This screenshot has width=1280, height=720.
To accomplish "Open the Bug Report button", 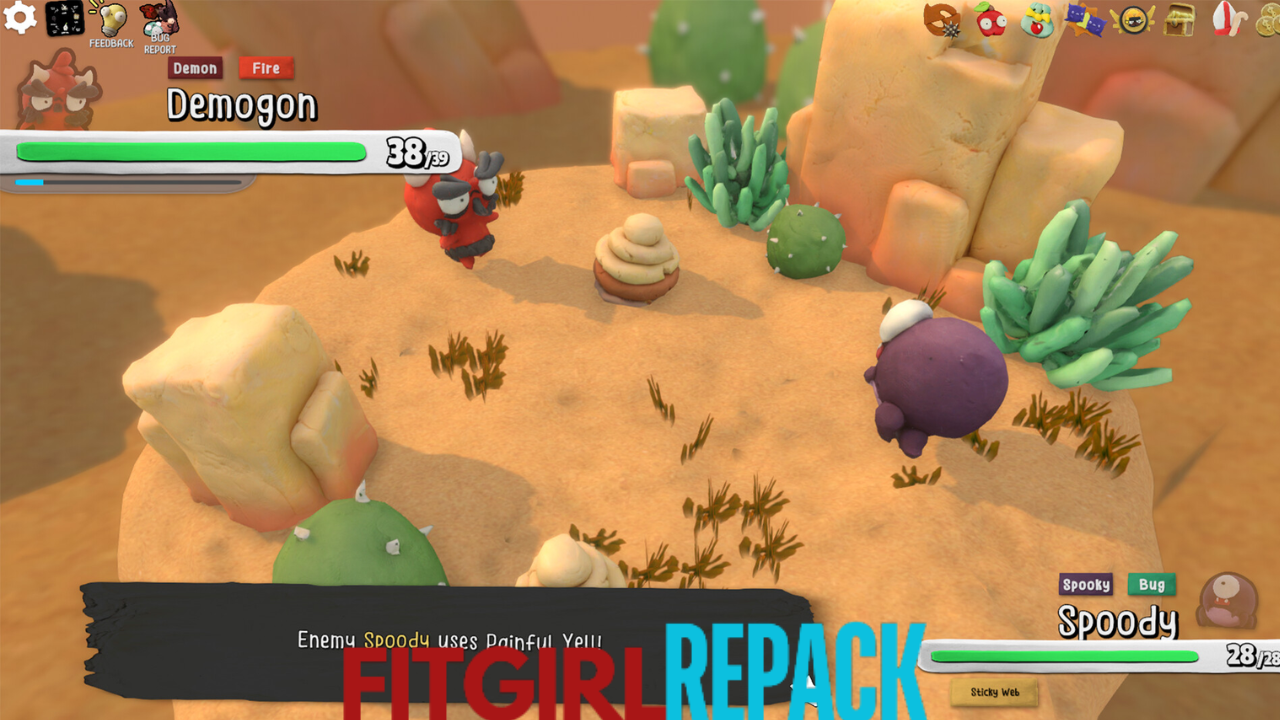I will click(x=158, y=26).
